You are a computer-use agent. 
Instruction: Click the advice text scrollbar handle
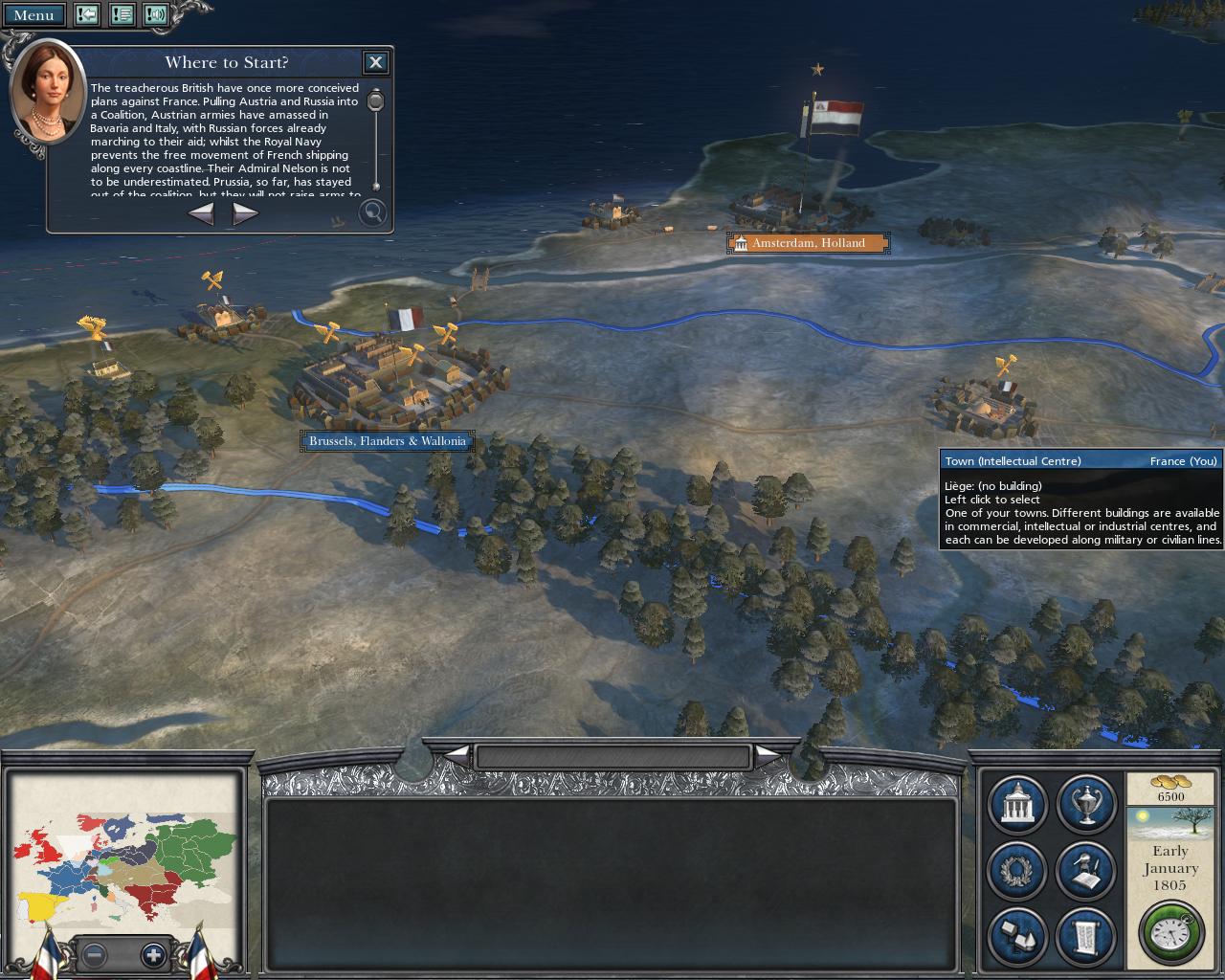(376, 100)
